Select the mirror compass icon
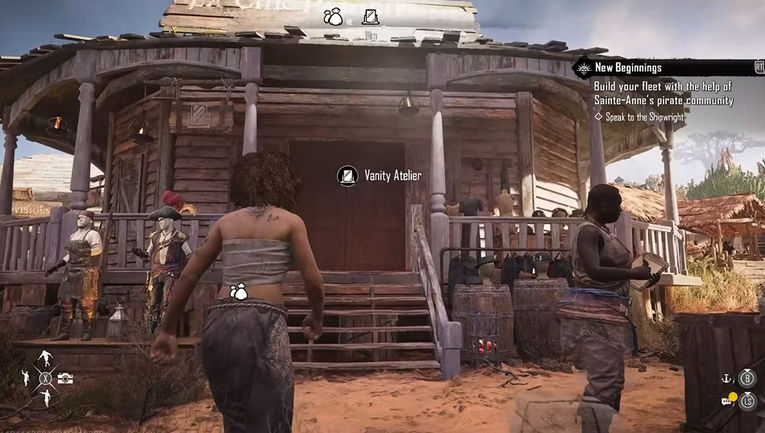The image size is (765, 433). (370, 16)
